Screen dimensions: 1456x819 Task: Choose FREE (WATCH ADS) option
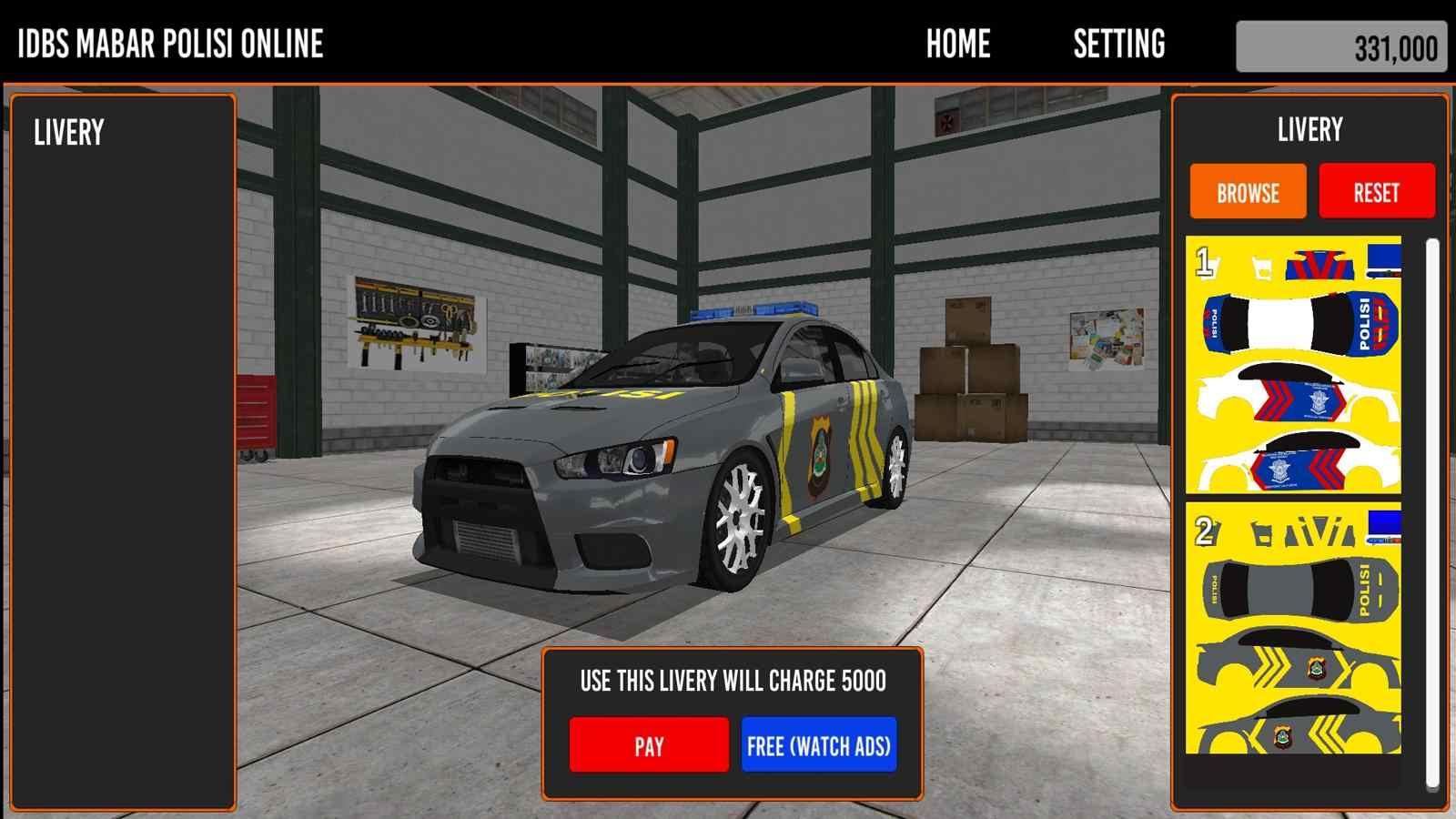coord(819,745)
